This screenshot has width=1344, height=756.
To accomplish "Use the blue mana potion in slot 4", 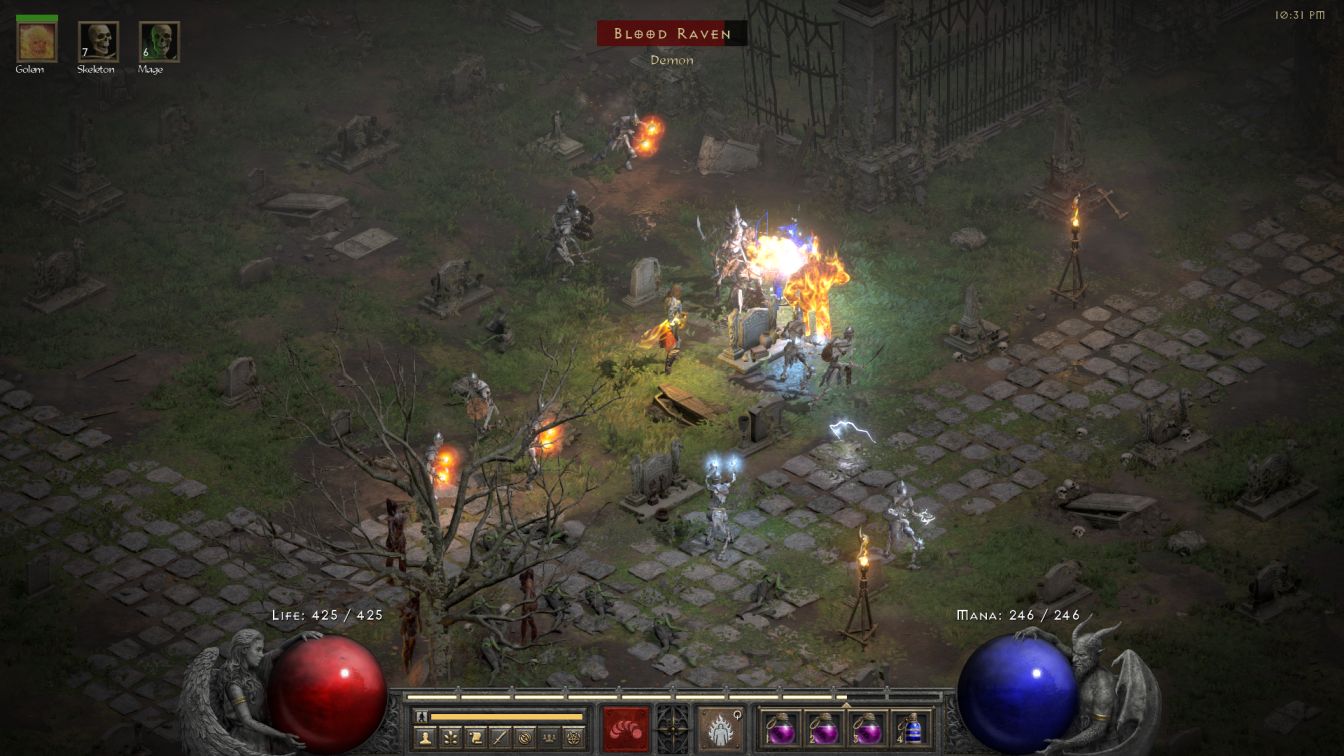I will (910, 728).
